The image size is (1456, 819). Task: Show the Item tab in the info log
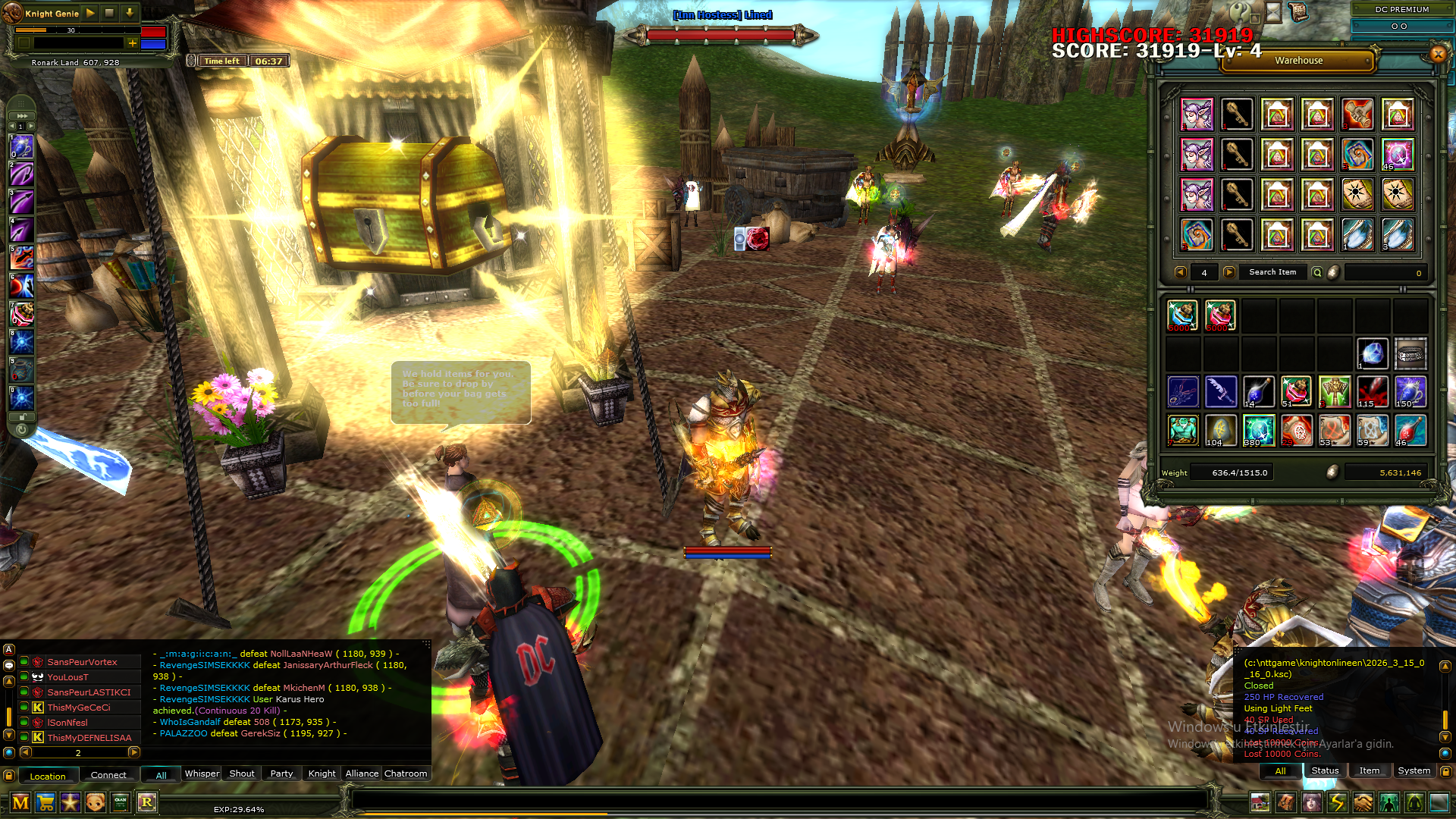[x=1369, y=770]
